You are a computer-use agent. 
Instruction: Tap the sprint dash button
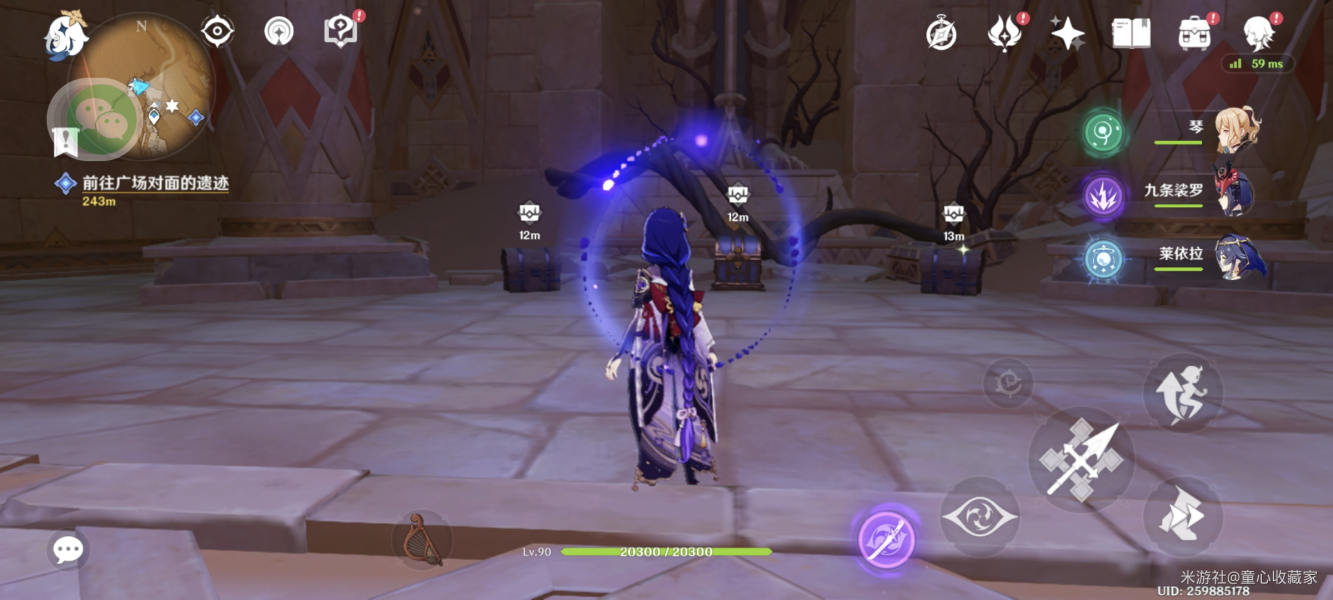(x=1183, y=516)
